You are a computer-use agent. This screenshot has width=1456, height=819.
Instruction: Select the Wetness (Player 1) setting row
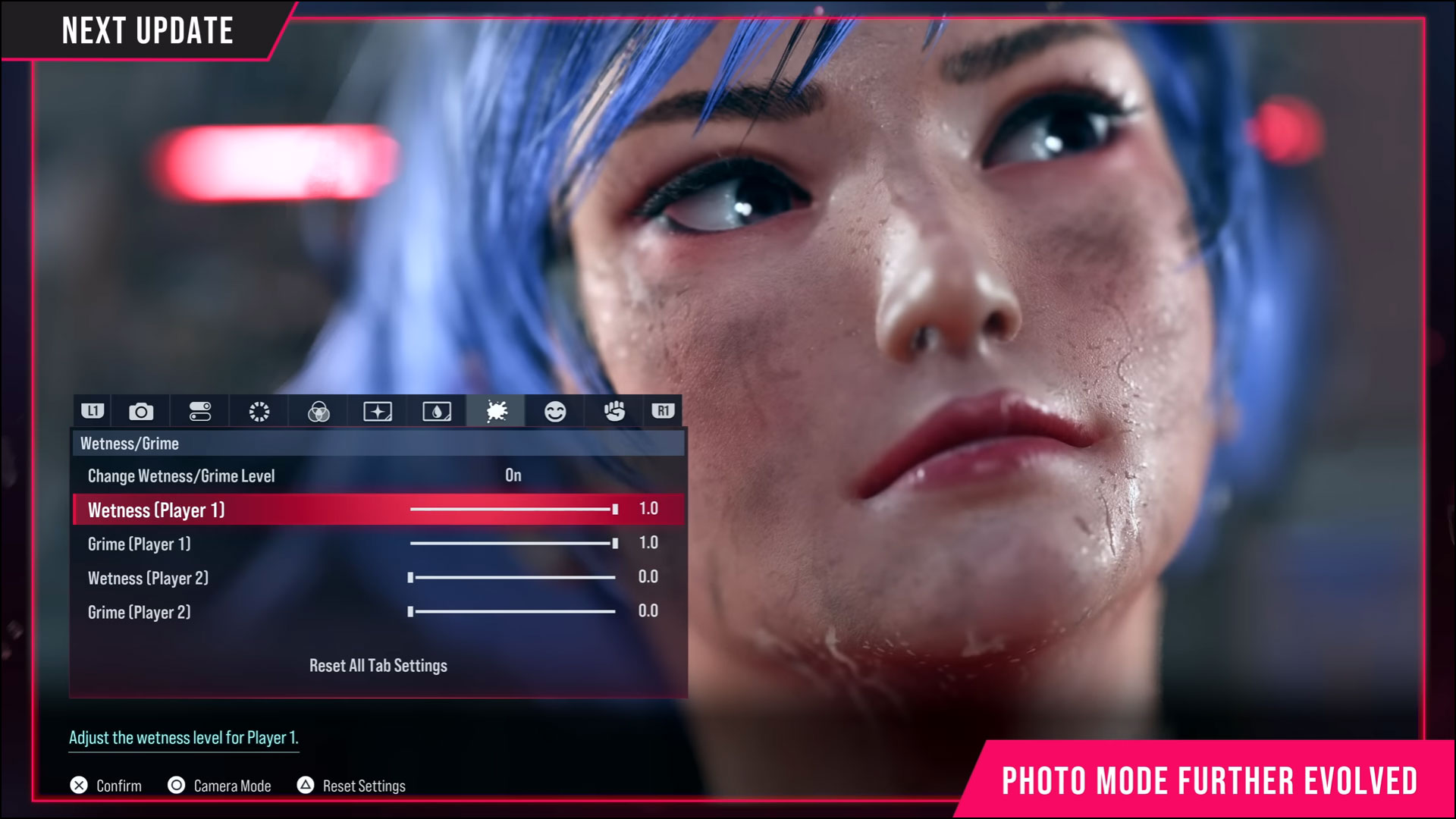[227, 510]
